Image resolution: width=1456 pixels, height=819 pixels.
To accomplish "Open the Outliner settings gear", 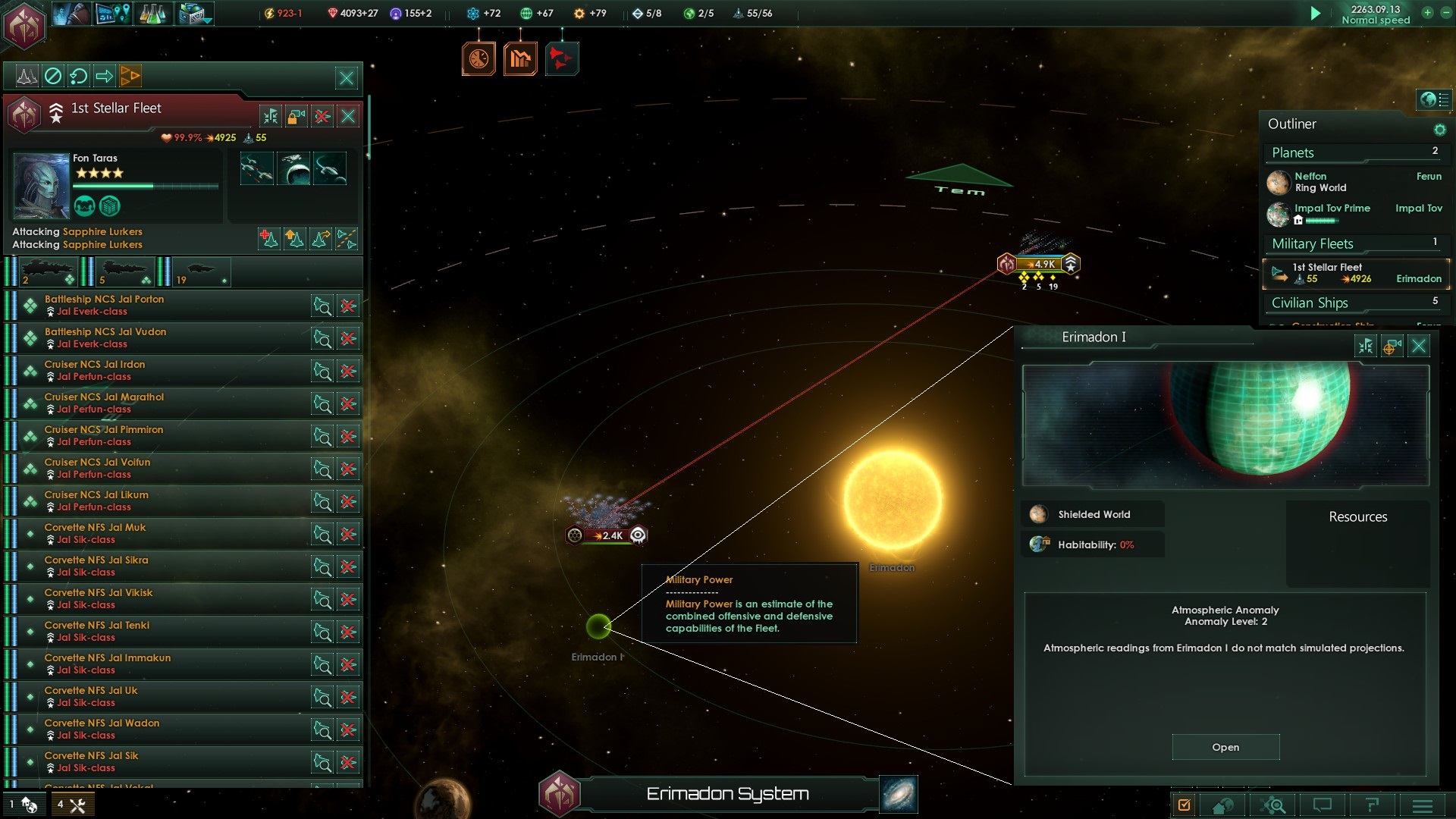I will 1439,130.
